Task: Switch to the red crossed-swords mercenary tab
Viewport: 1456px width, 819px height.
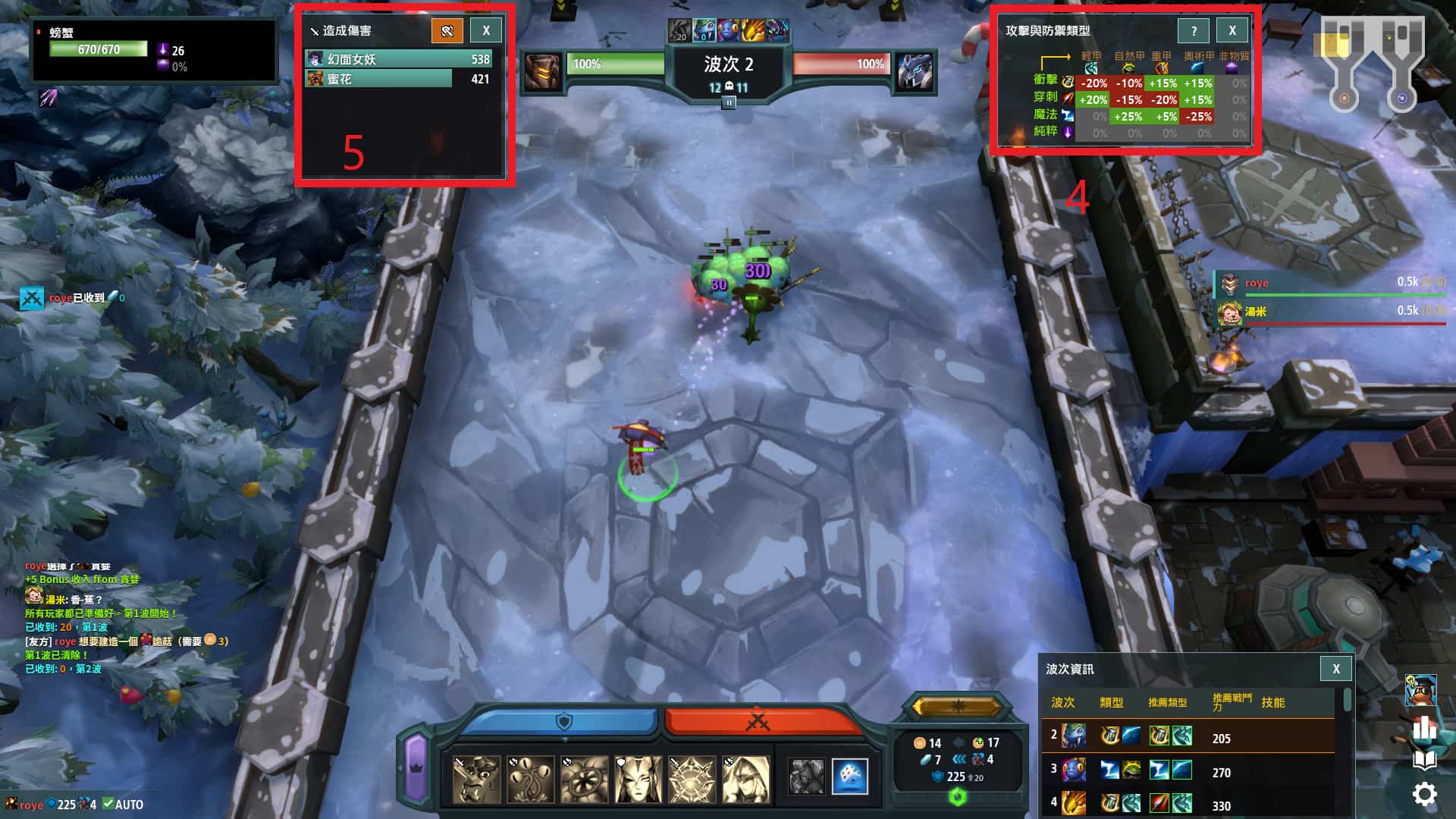Action: pos(758,721)
